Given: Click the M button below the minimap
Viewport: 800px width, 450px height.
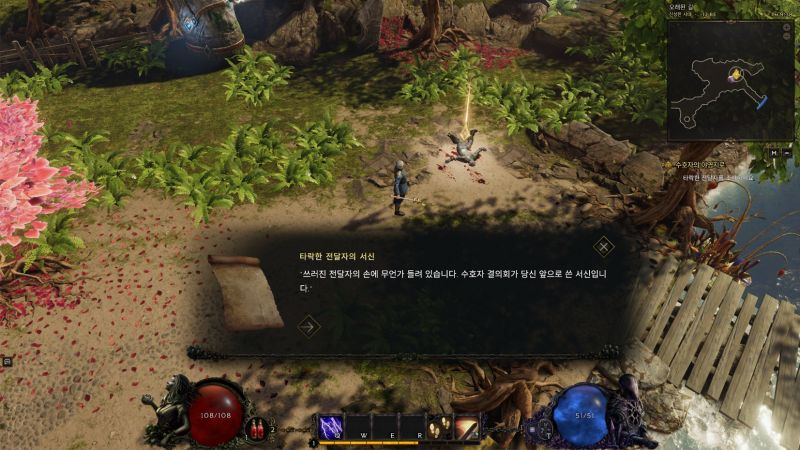Looking at the screenshot, I should tap(775, 152).
